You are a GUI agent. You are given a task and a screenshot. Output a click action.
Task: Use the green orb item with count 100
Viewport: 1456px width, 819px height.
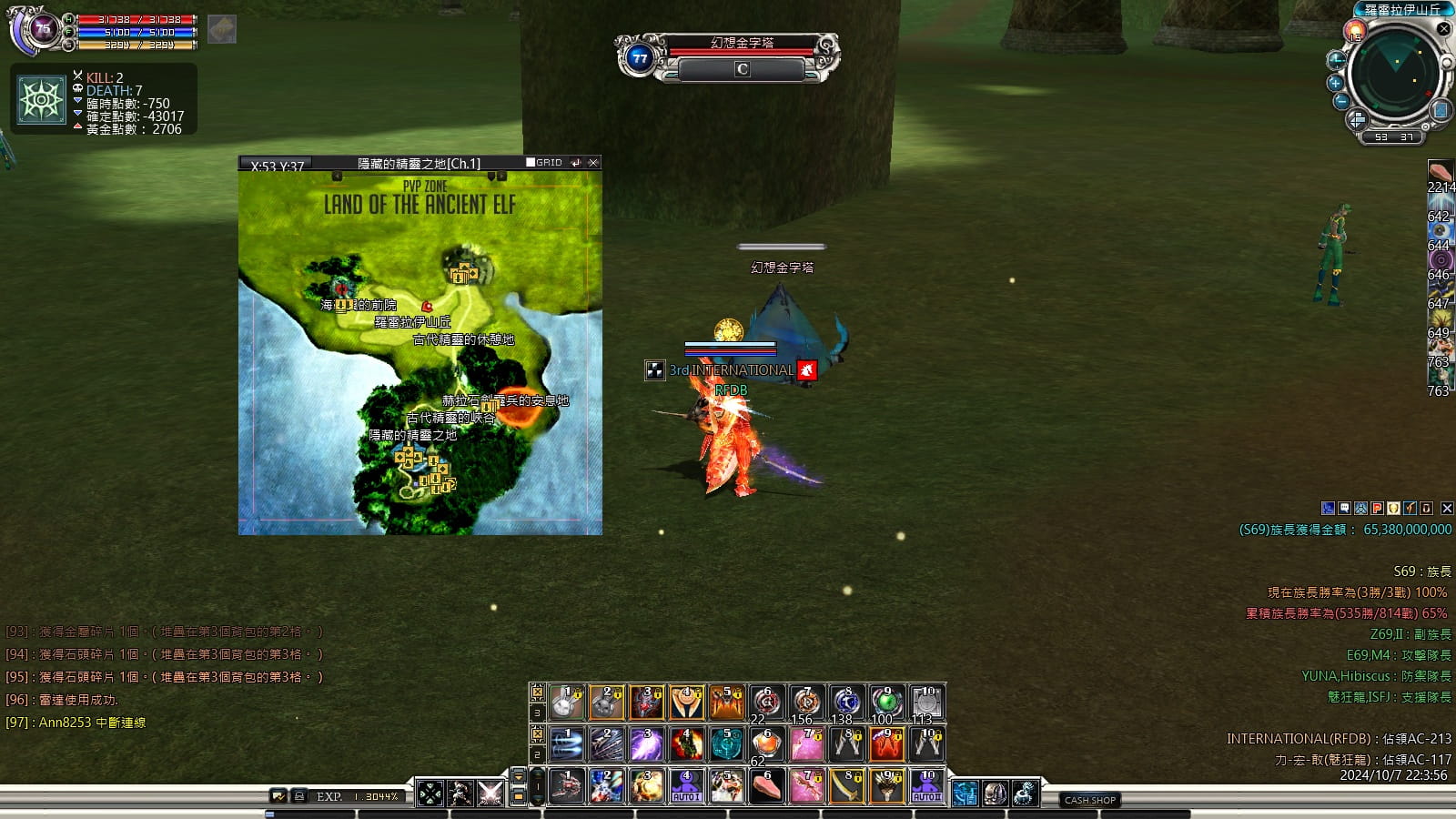(x=886, y=703)
